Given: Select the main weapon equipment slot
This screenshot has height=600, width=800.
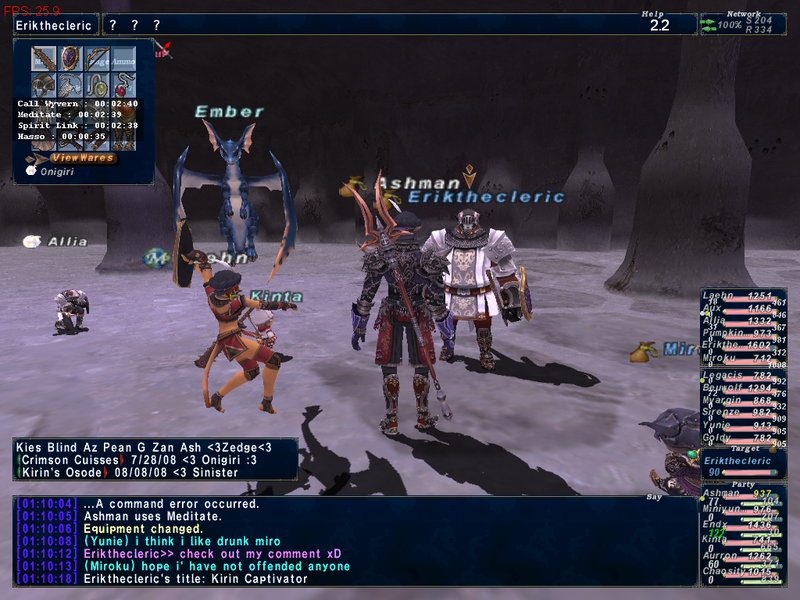Looking at the screenshot, I should (42, 58).
